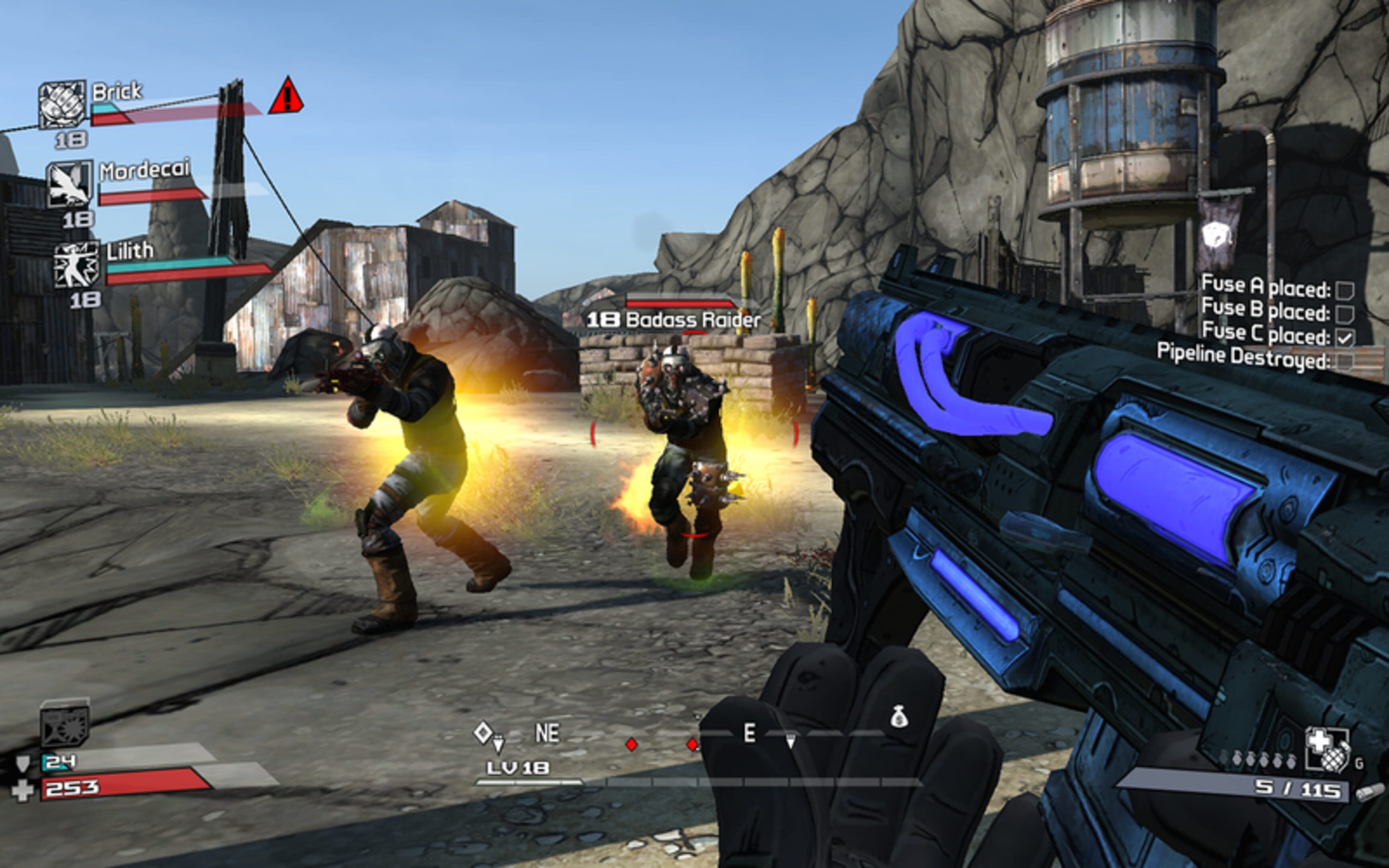Image resolution: width=1389 pixels, height=868 pixels.
Task: Choose Lilith's party portrait
Action: tap(77, 264)
